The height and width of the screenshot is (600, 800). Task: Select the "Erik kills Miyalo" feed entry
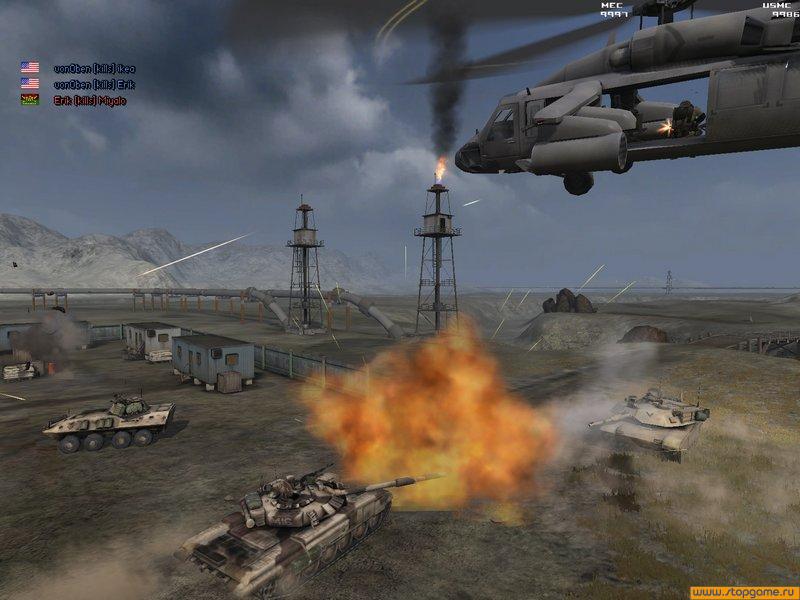coord(90,100)
